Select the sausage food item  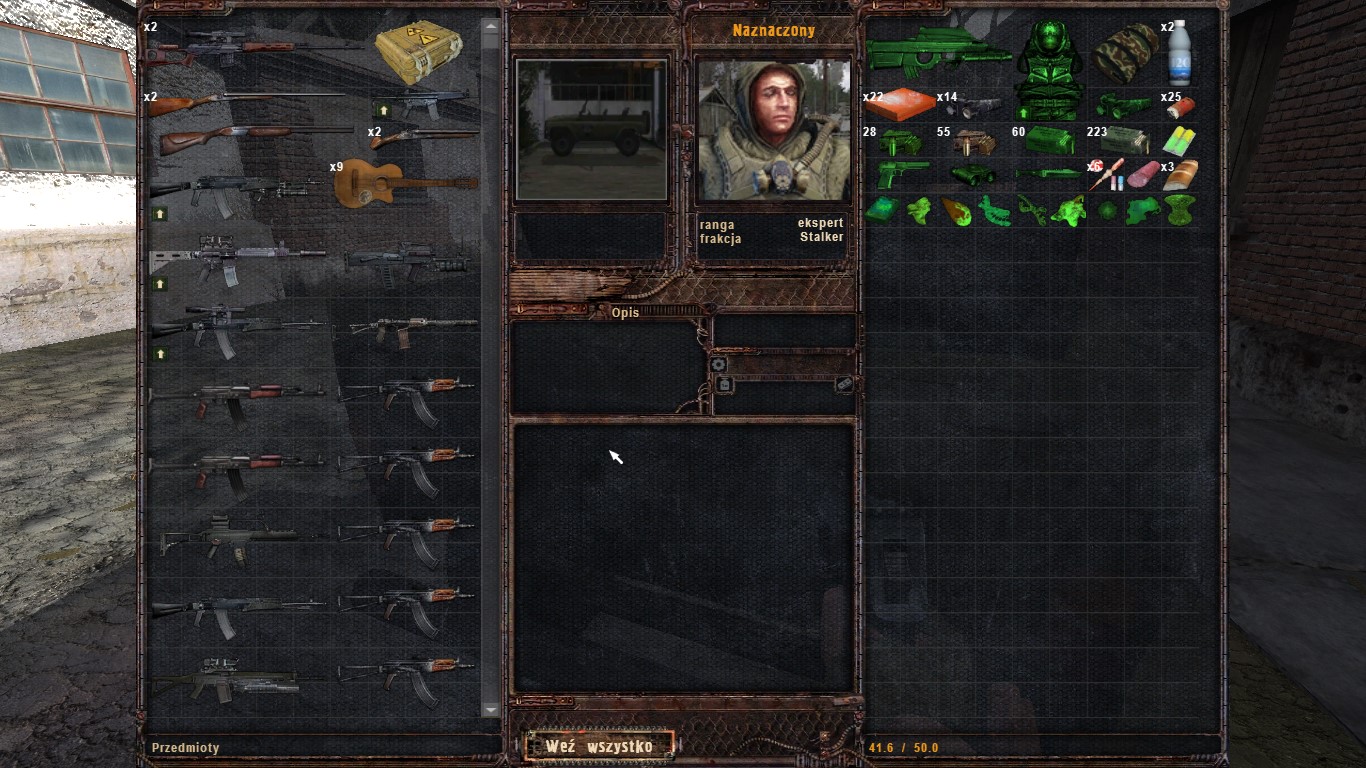point(1144,174)
